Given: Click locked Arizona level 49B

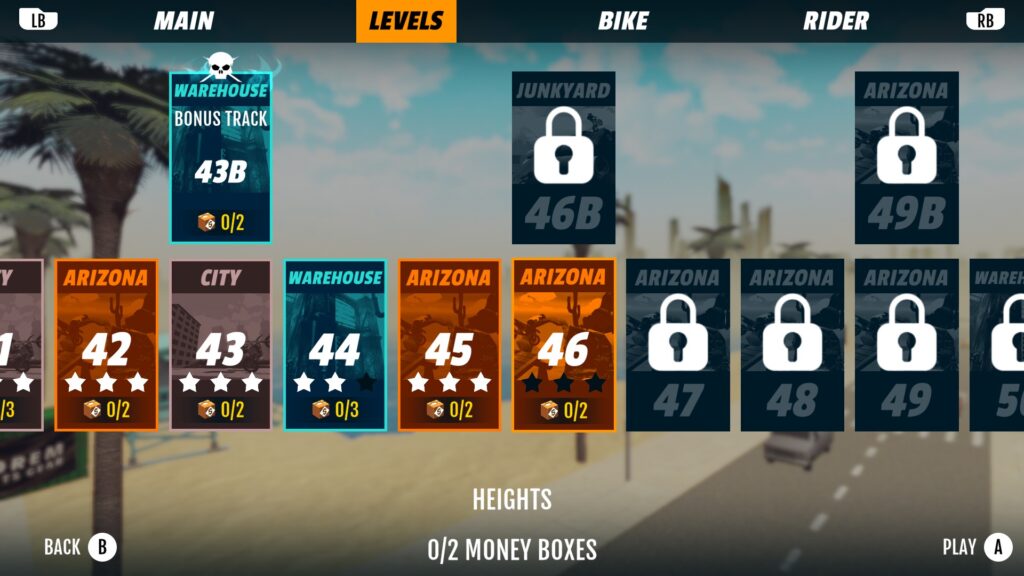Looking at the screenshot, I should click(906, 158).
